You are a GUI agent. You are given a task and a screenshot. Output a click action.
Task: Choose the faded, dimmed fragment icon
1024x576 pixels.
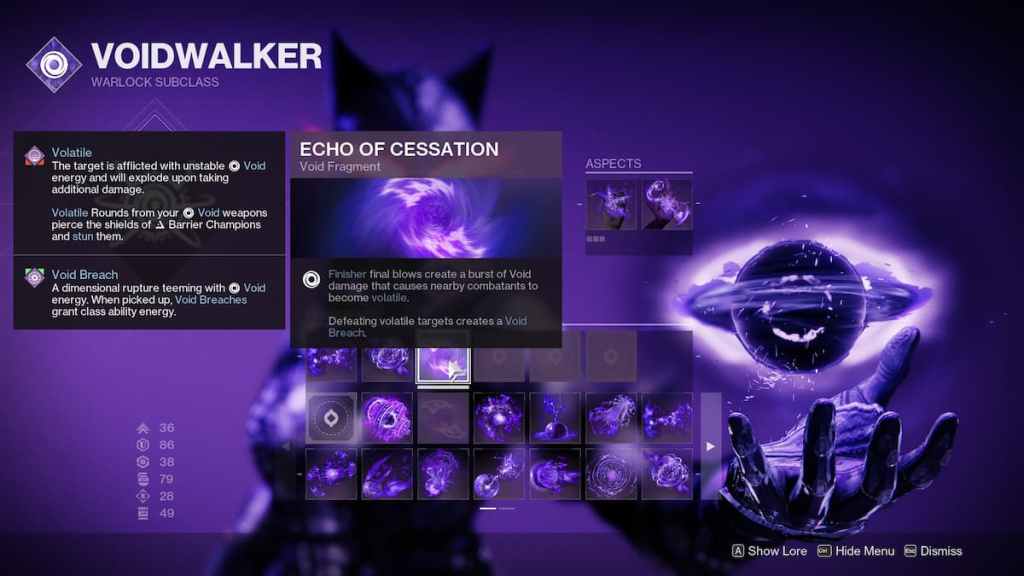click(443, 418)
